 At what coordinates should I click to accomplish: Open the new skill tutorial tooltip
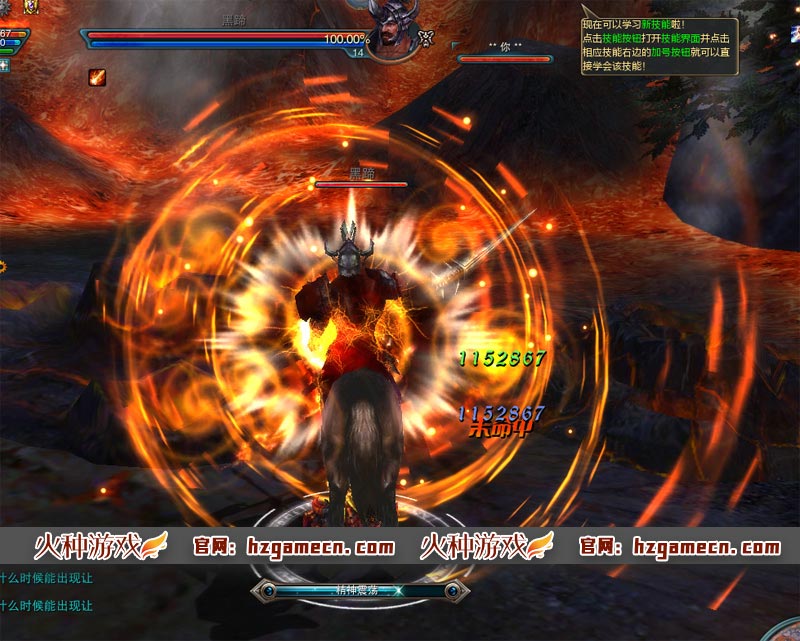tap(659, 46)
